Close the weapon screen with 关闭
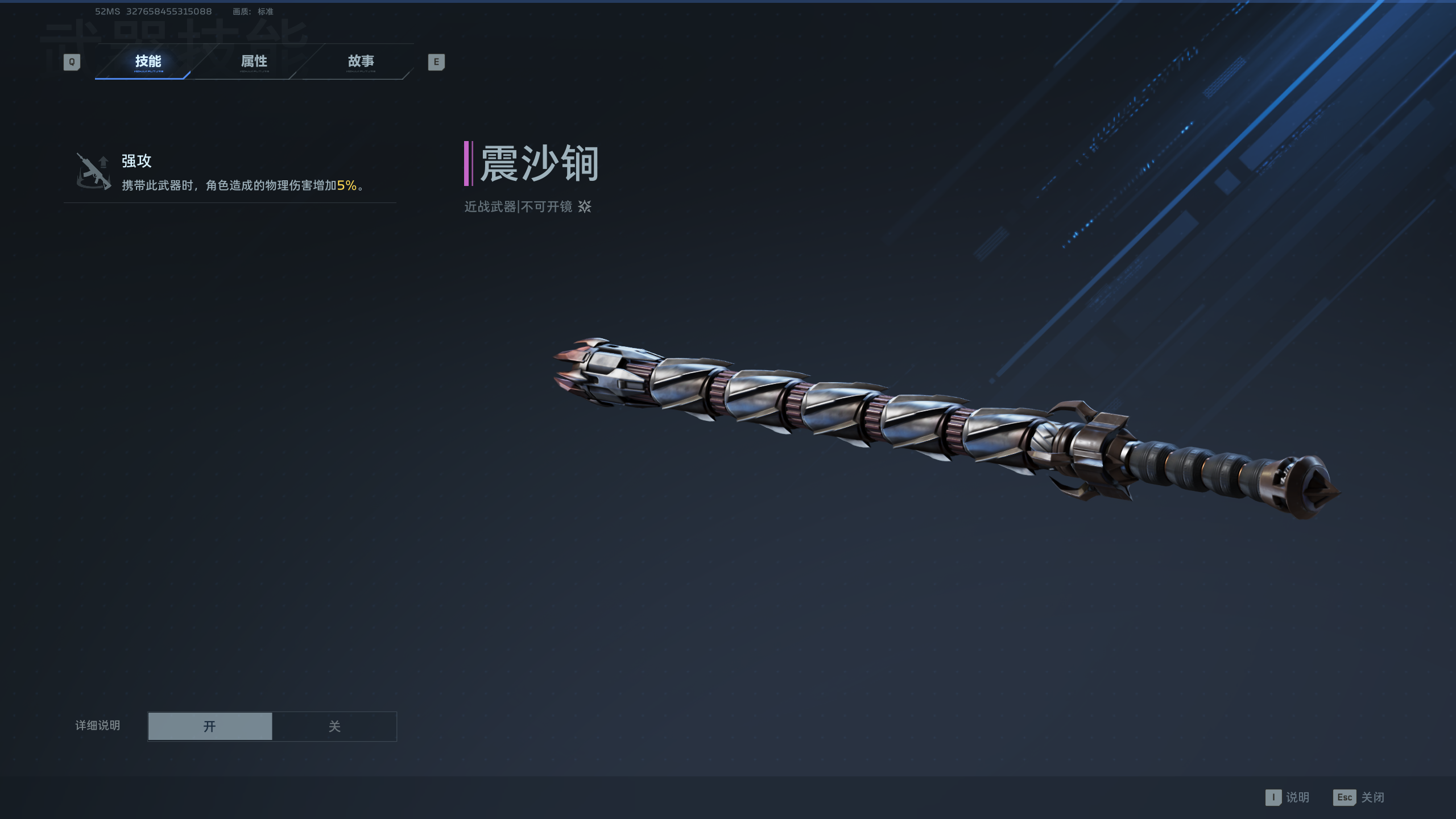Screen dimensions: 1456x819 click(1359, 797)
